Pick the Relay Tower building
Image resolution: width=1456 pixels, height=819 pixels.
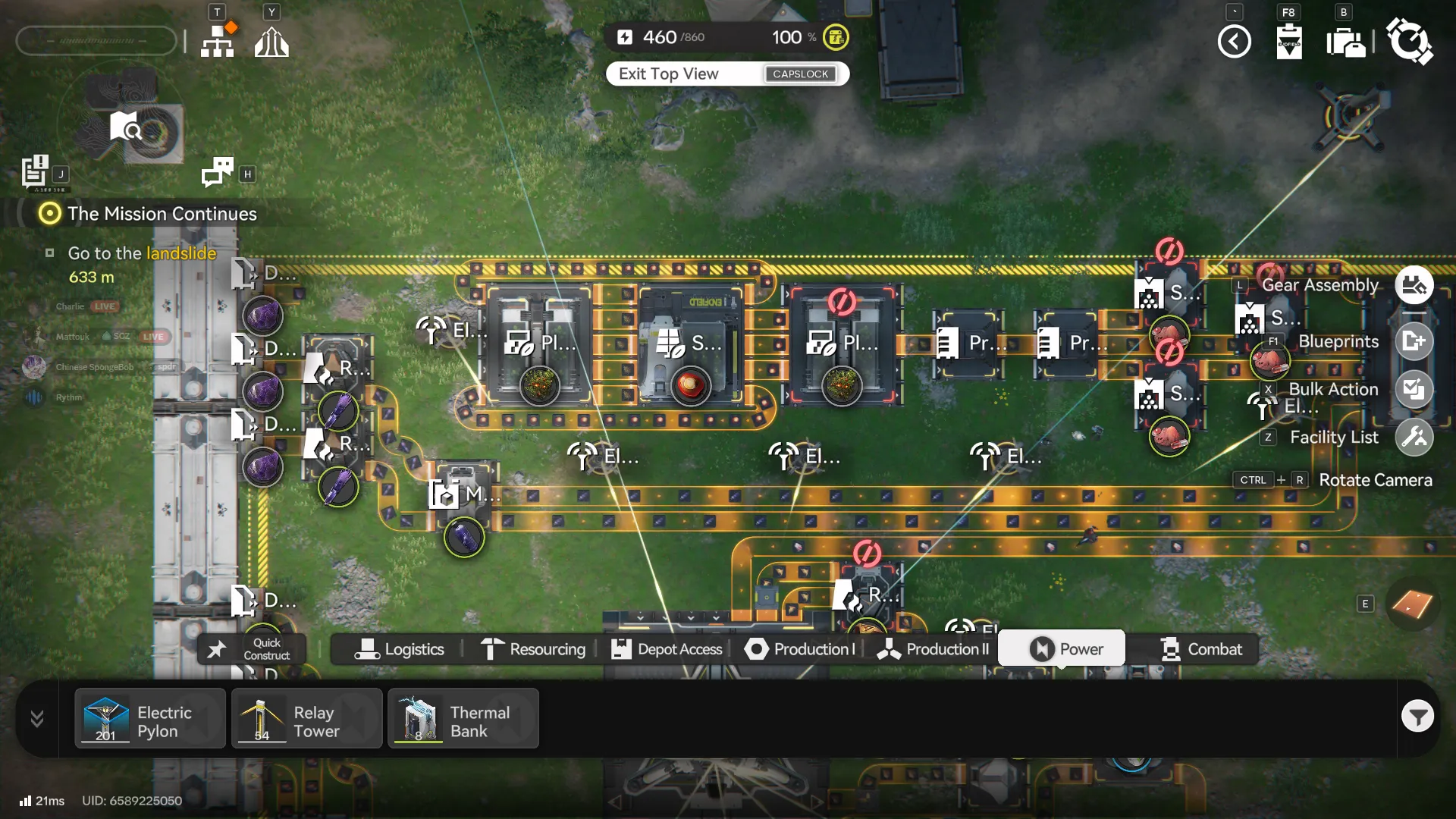pos(306,719)
